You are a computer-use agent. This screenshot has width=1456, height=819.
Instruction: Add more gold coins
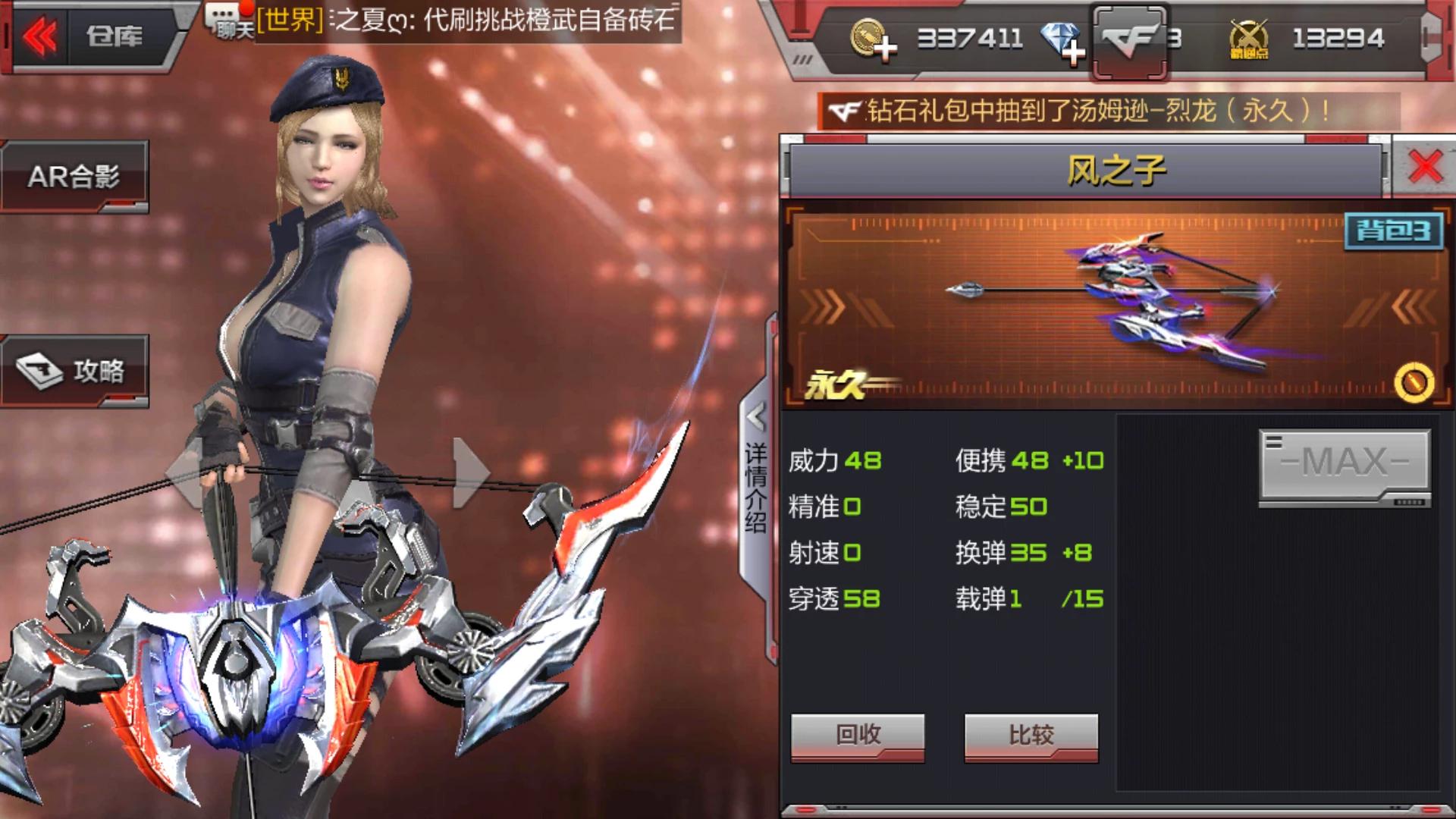point(874,39)
